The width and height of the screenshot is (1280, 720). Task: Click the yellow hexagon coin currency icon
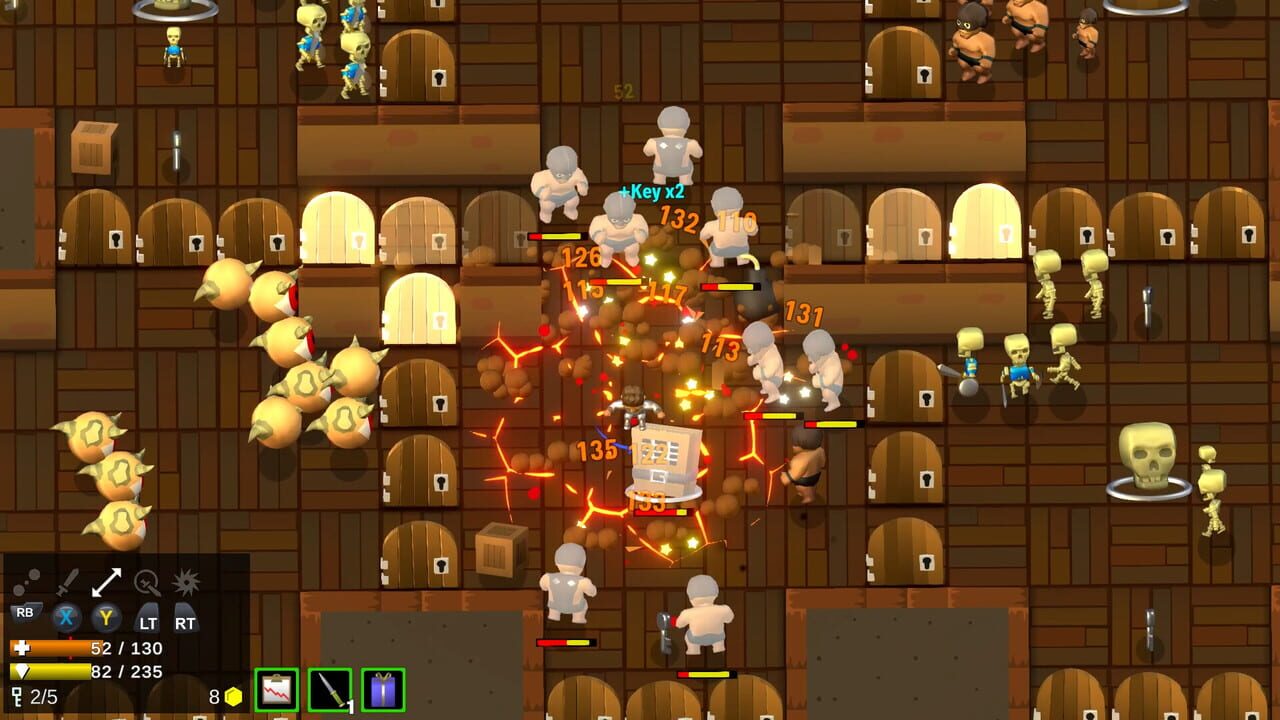[233, 695]
